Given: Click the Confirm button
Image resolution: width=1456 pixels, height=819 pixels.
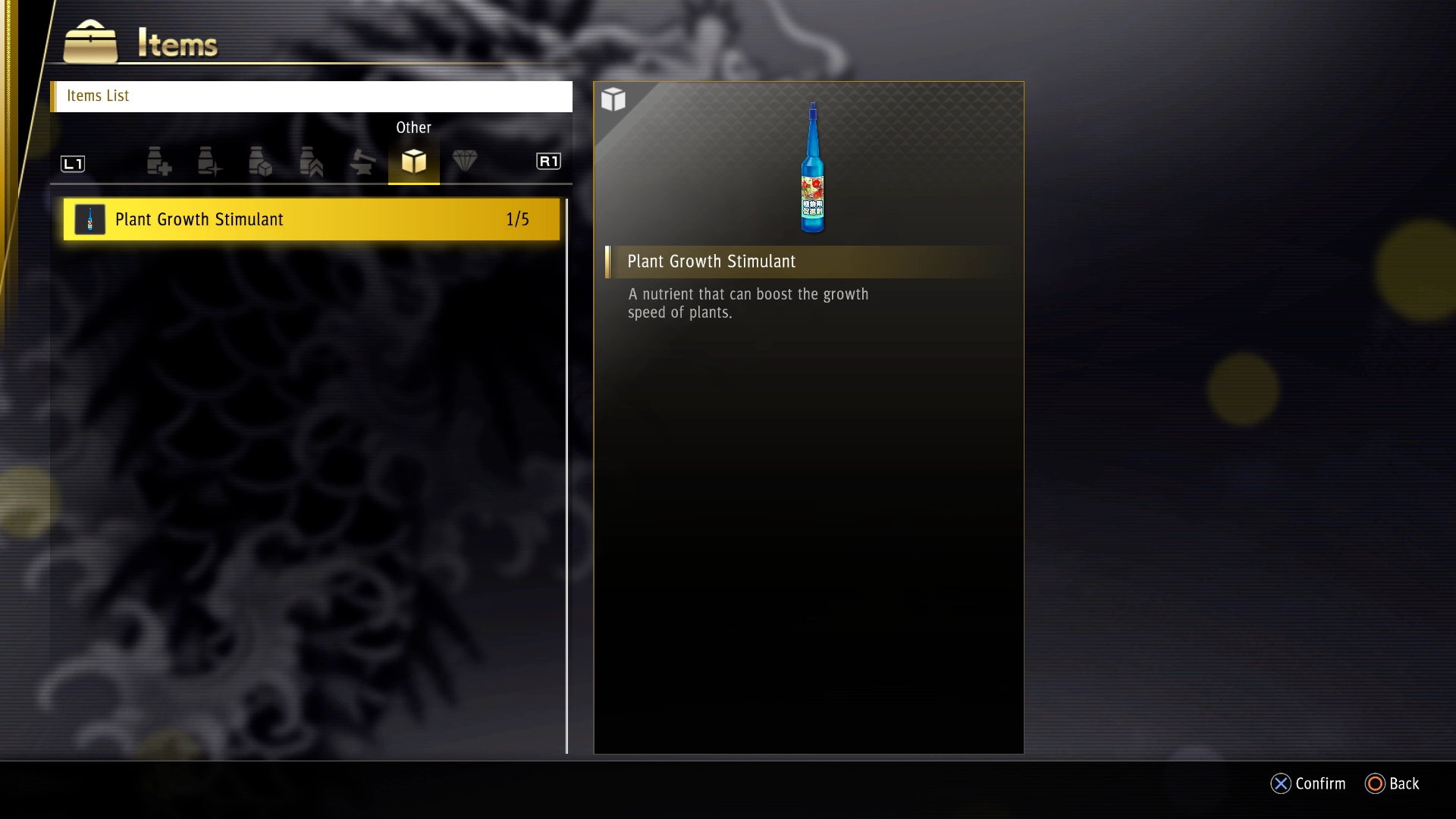Looking at the screenshot, I should point(1308,783).
